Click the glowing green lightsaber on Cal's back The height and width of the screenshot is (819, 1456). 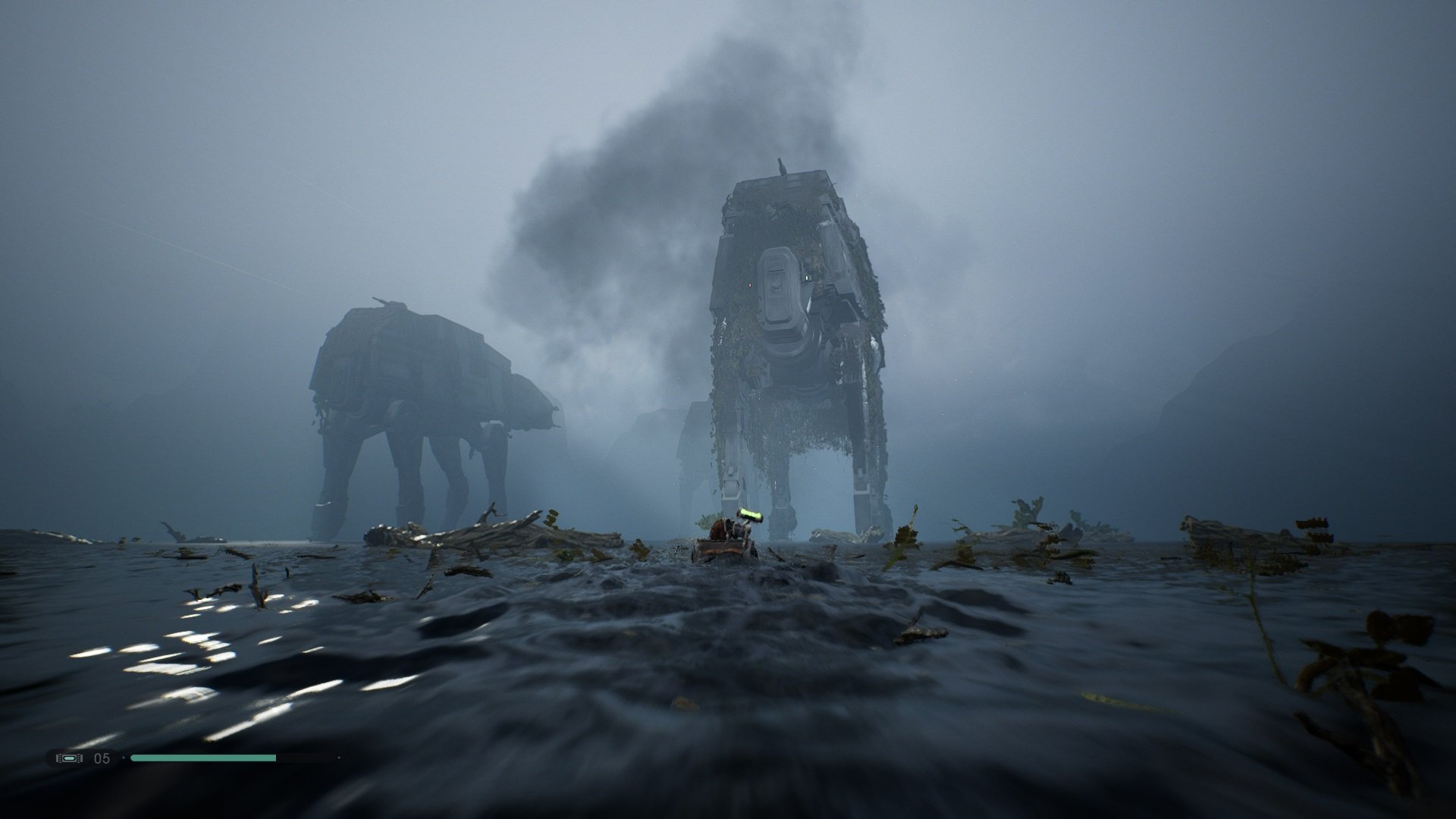pos(751,516)
